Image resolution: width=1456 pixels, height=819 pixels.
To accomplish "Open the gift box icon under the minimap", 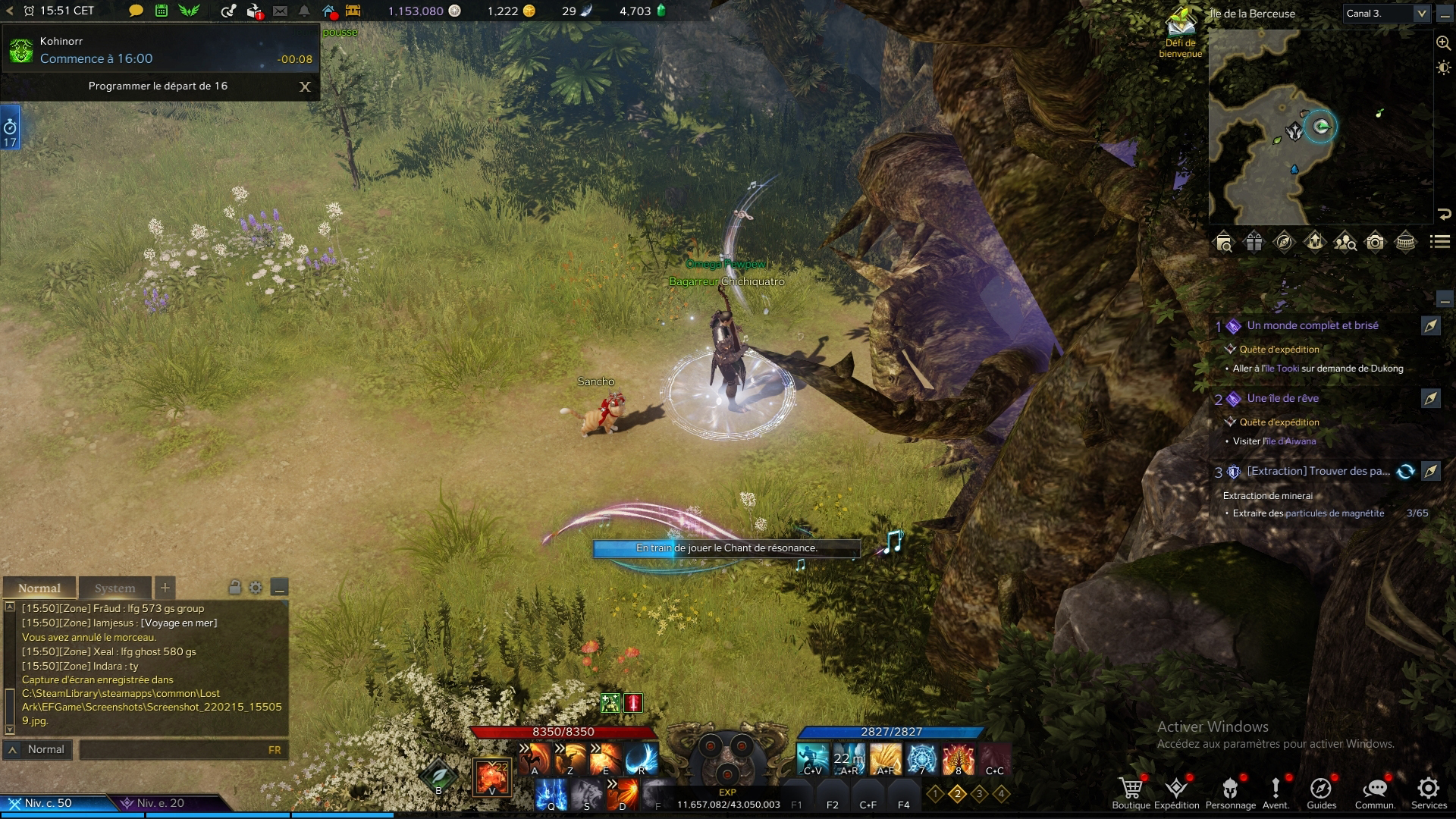I will point(1254,243).
